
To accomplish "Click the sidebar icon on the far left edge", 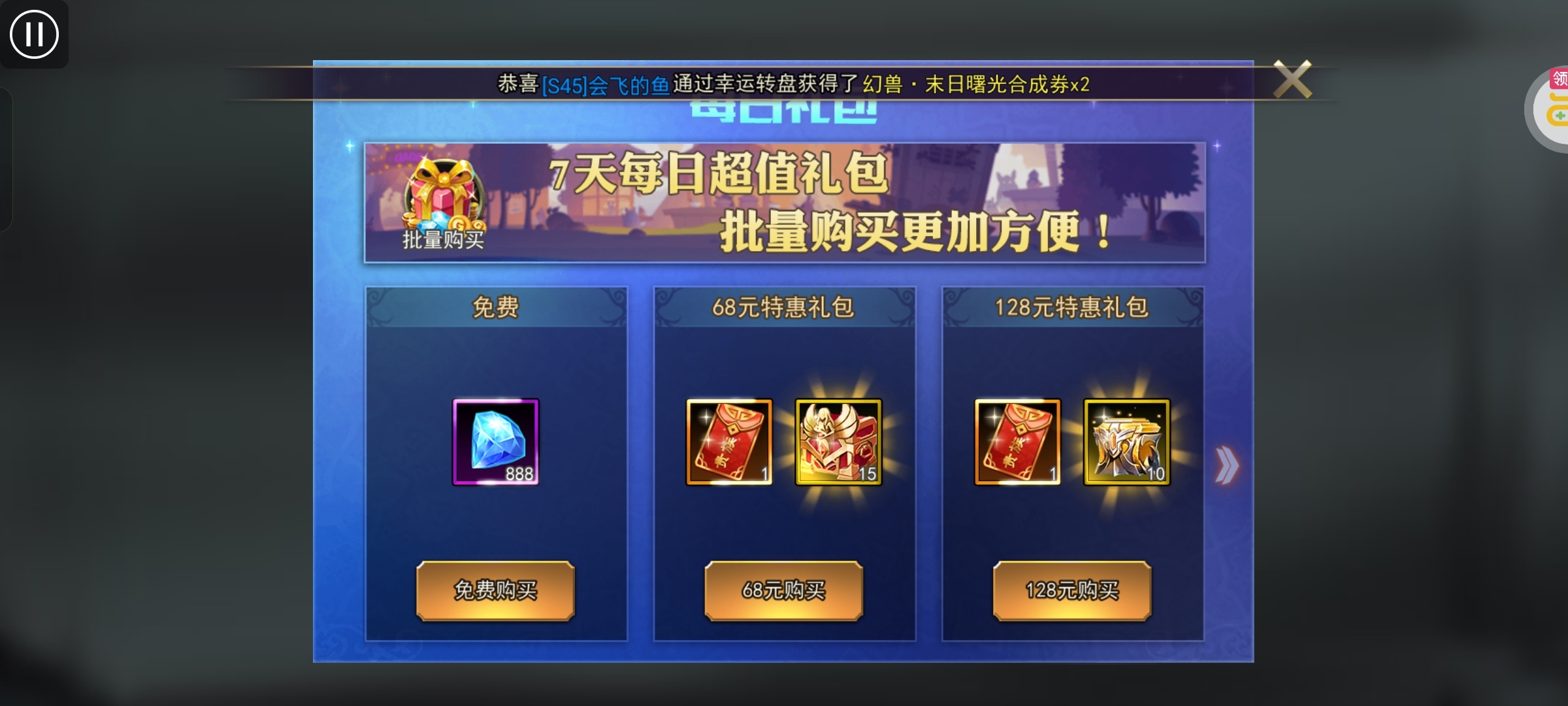I will (7, 157).
